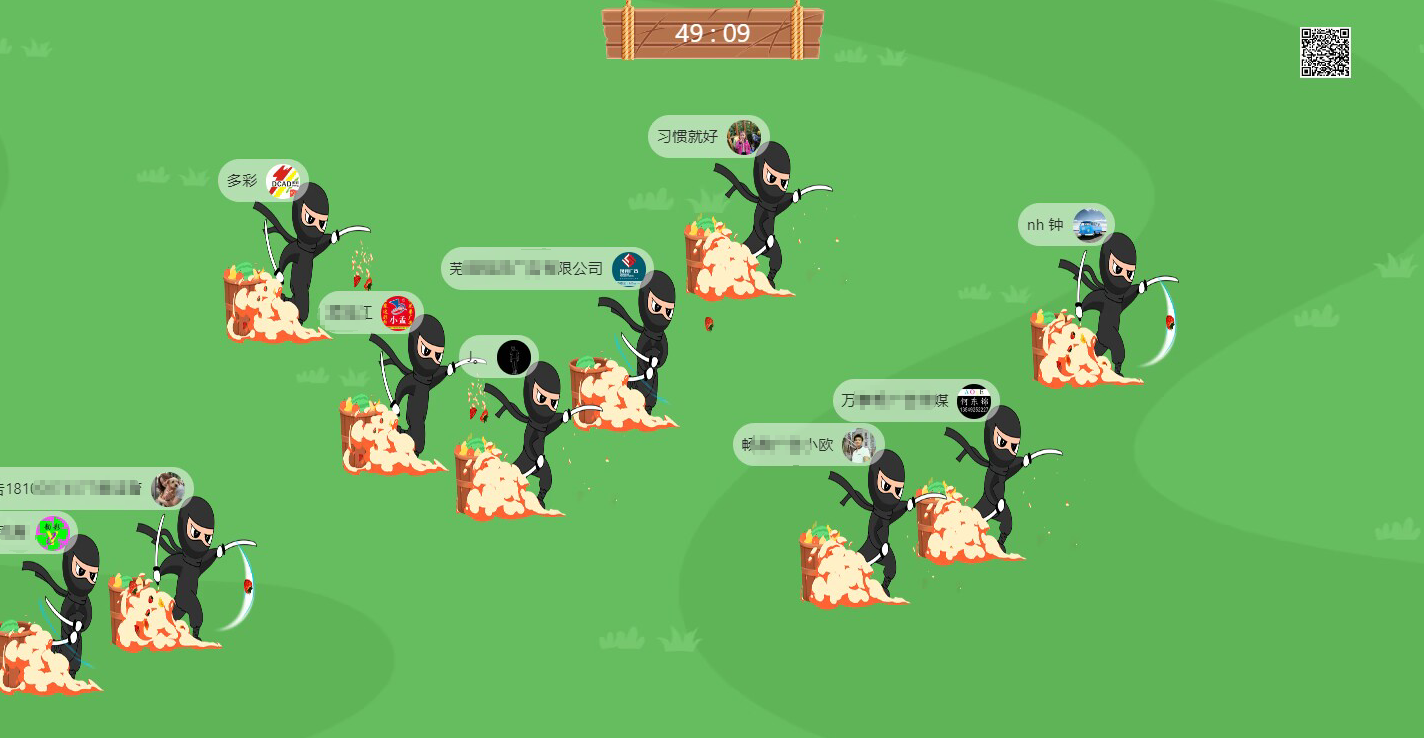Screen dimensions: 1424x738
Task: Select the 习惯就好 player name tag
Action: click(x=708, y=137)
